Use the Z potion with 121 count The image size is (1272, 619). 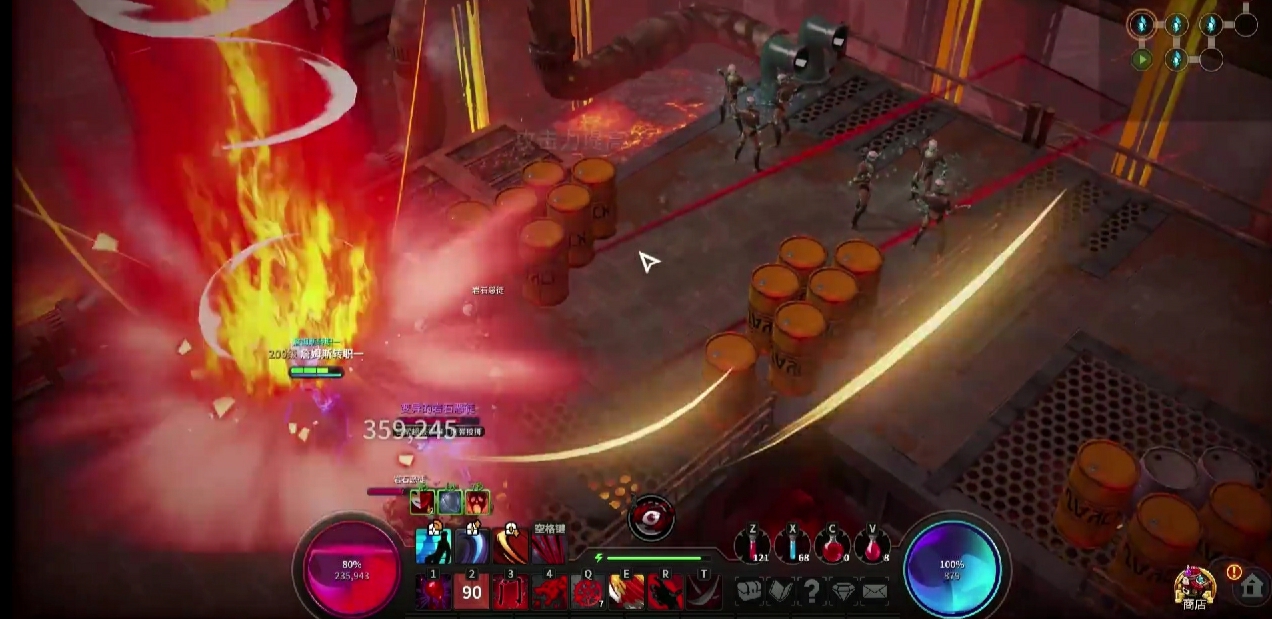point(750,546)
